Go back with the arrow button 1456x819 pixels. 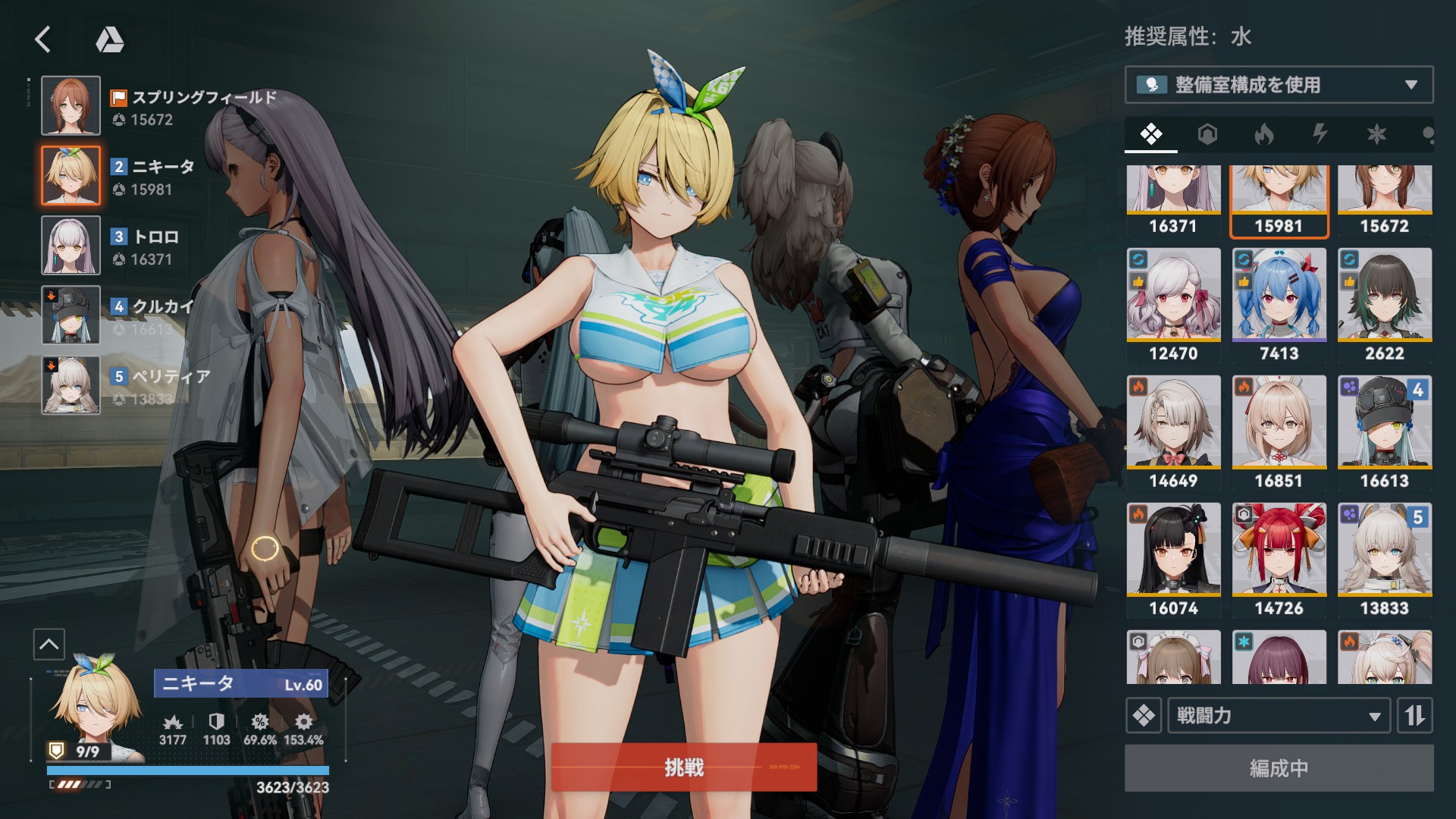pyautogui.click(x=43, y=39)
